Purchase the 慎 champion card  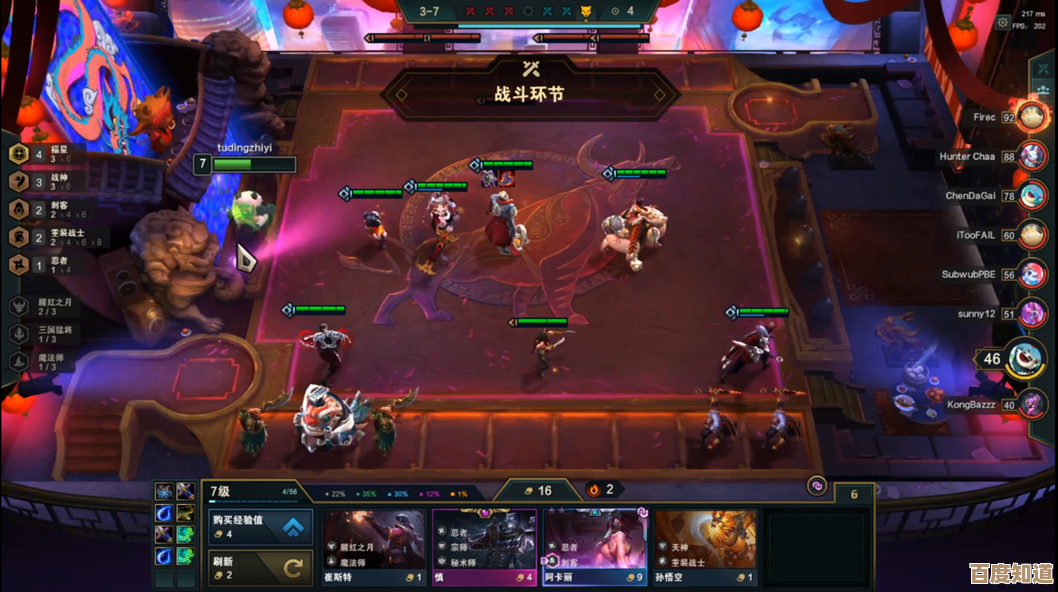[x=484, y=547]
